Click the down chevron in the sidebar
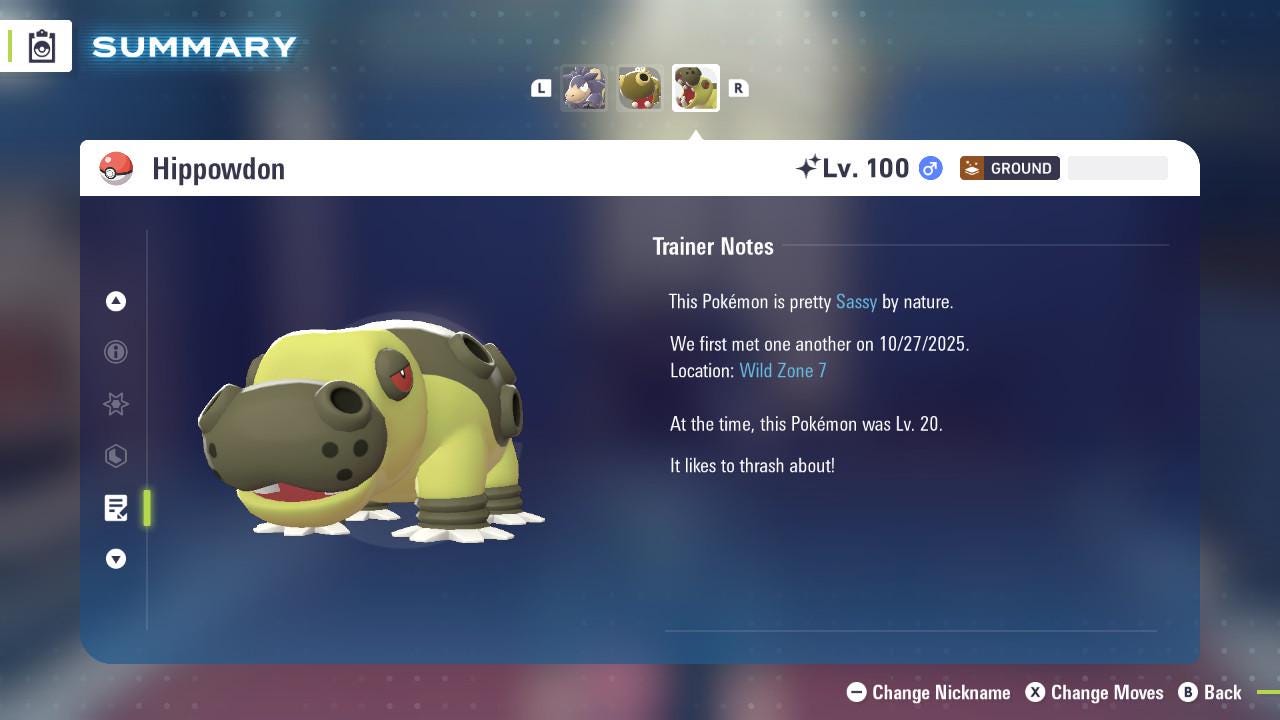Image resolution: width=1280 pixels, height=720 pixels. pos(116,559)
